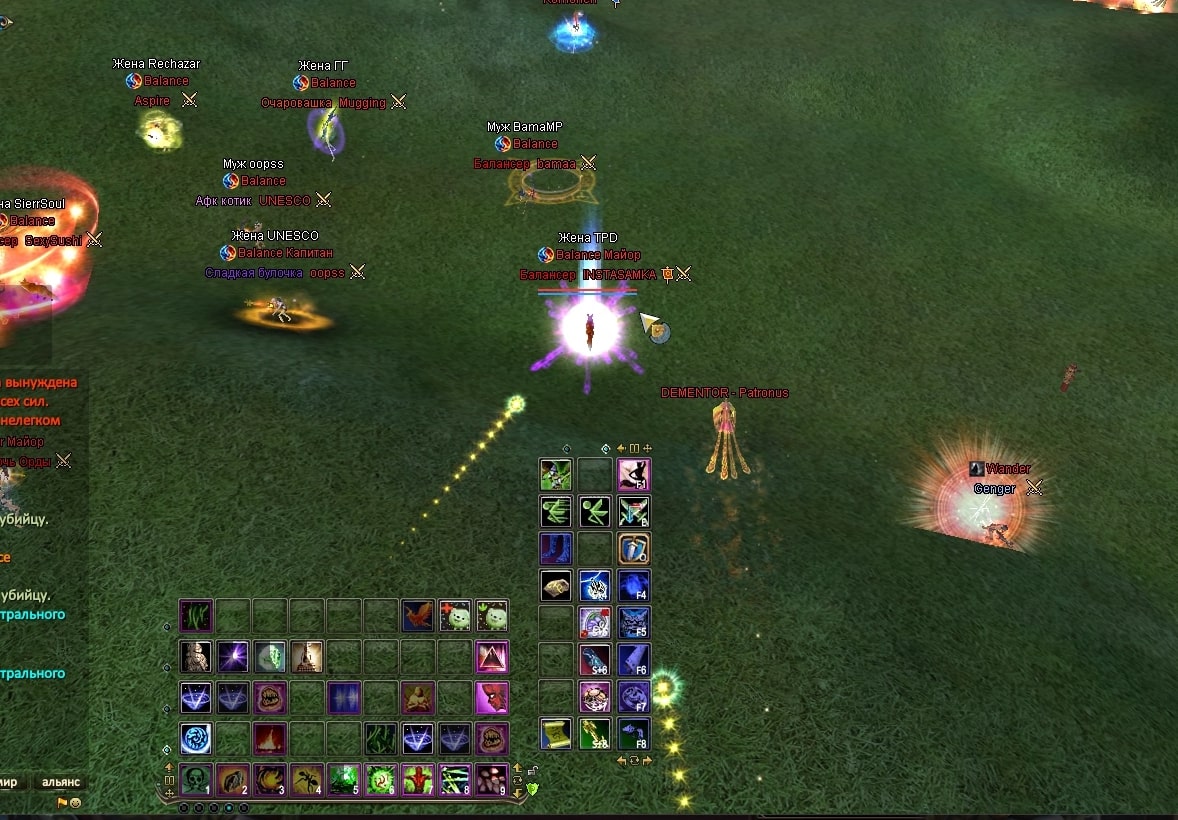Use the pebbles skill in slot 9
The image size is (1178, 820).
[x=491, y=778]
